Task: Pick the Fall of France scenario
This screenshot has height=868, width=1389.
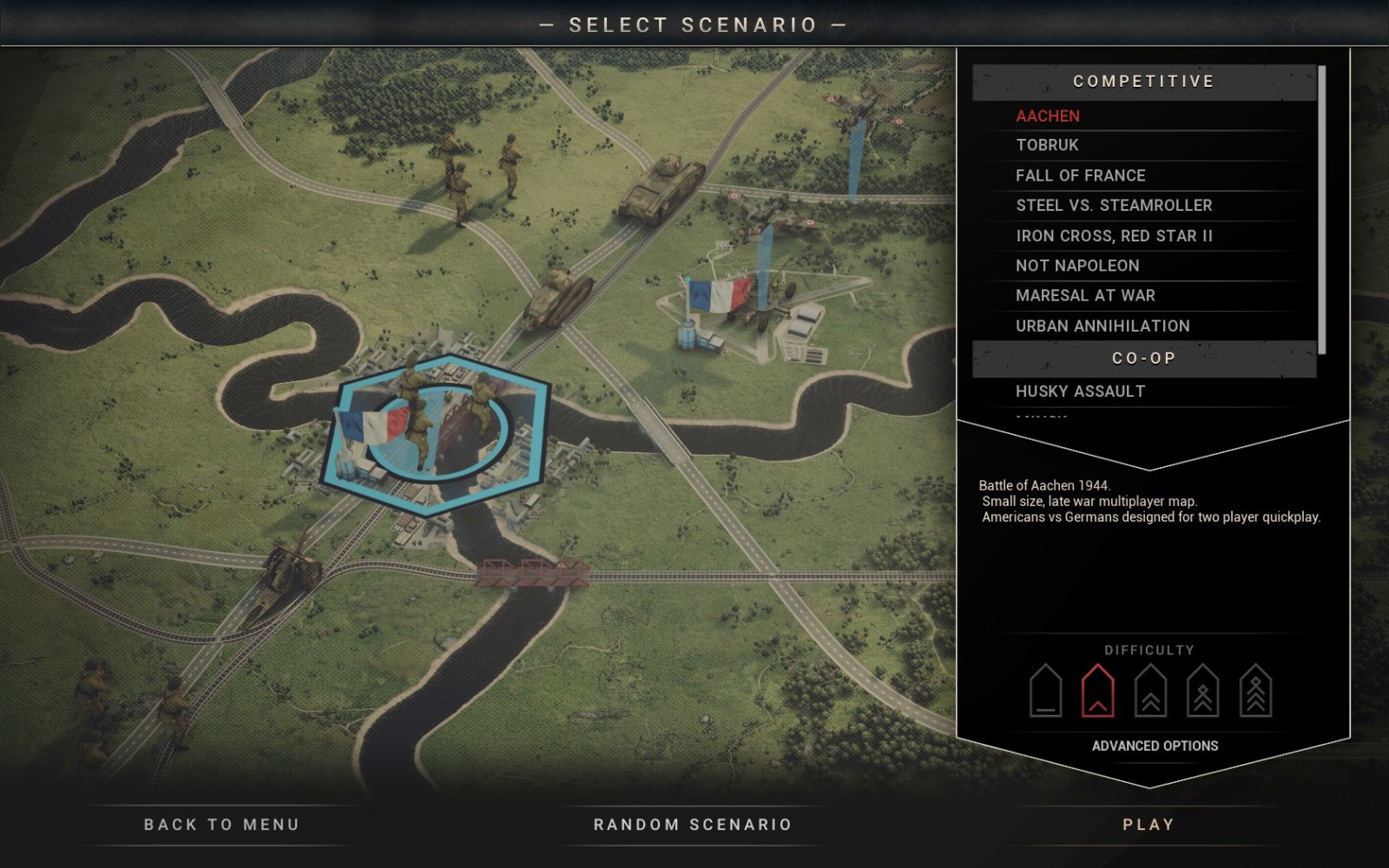Action: pos(1081,175)
